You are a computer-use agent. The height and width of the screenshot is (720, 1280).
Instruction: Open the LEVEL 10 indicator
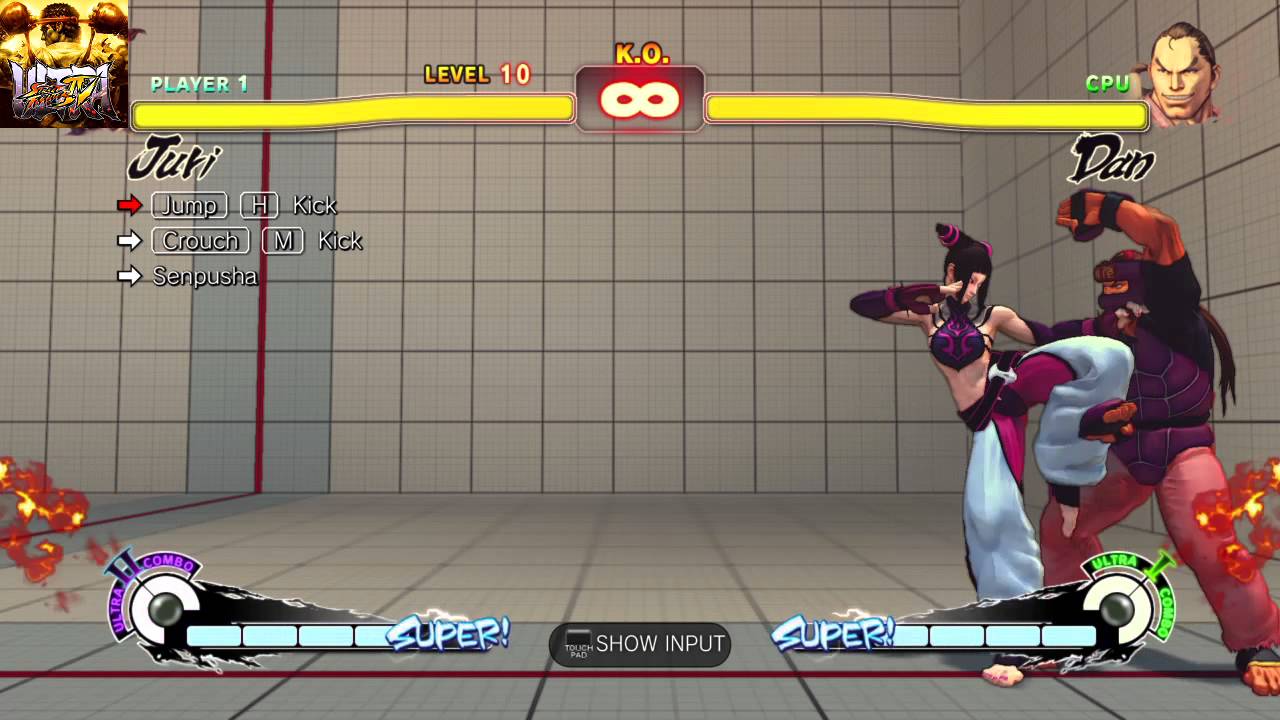477,75
